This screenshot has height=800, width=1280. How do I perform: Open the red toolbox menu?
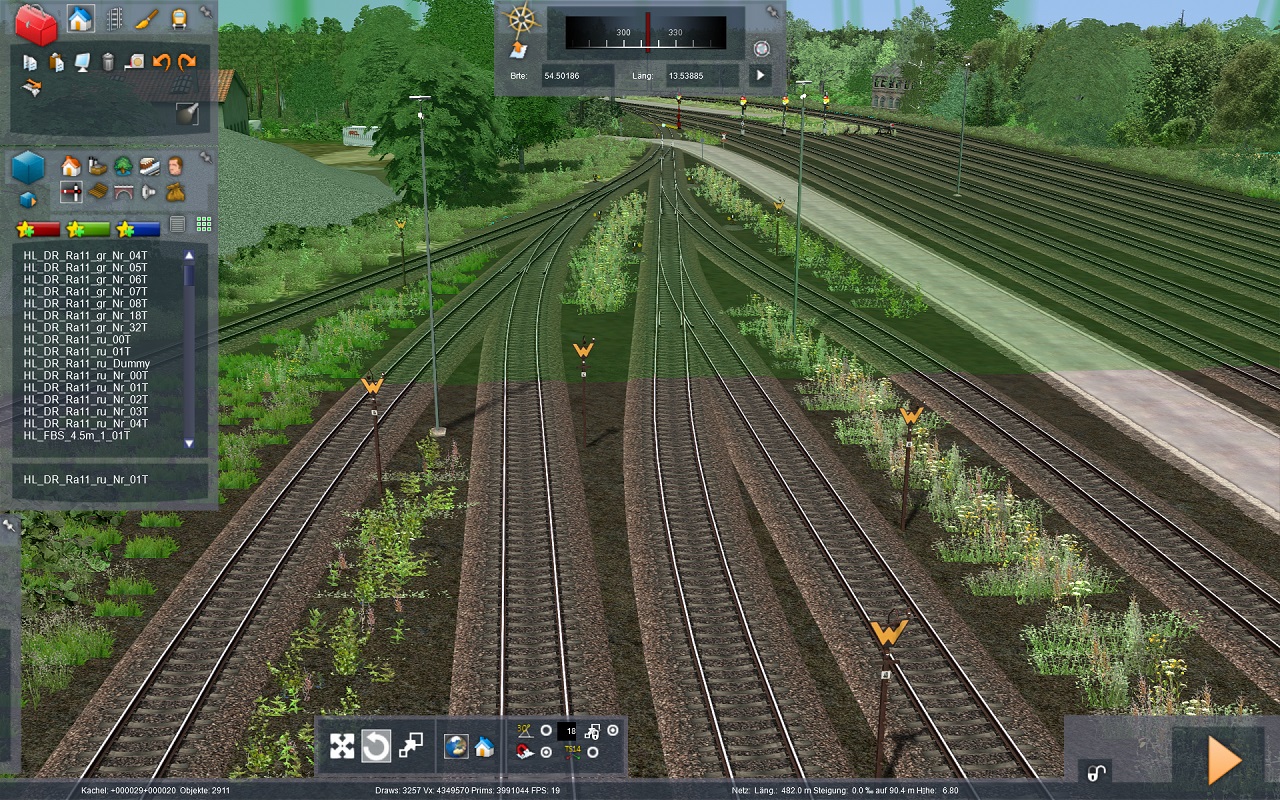point(36,24)
